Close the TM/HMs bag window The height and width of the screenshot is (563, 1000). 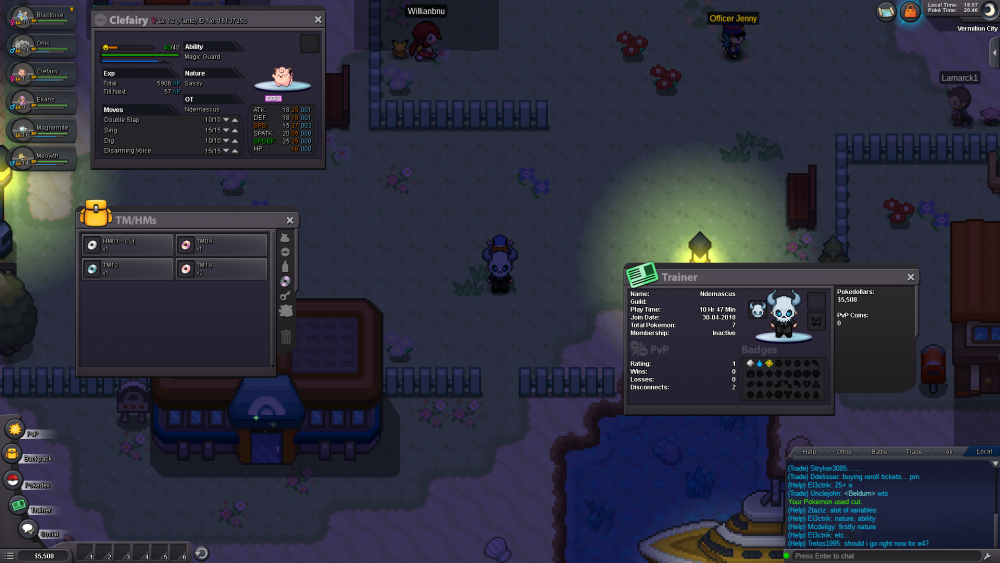tap(290, 220)
